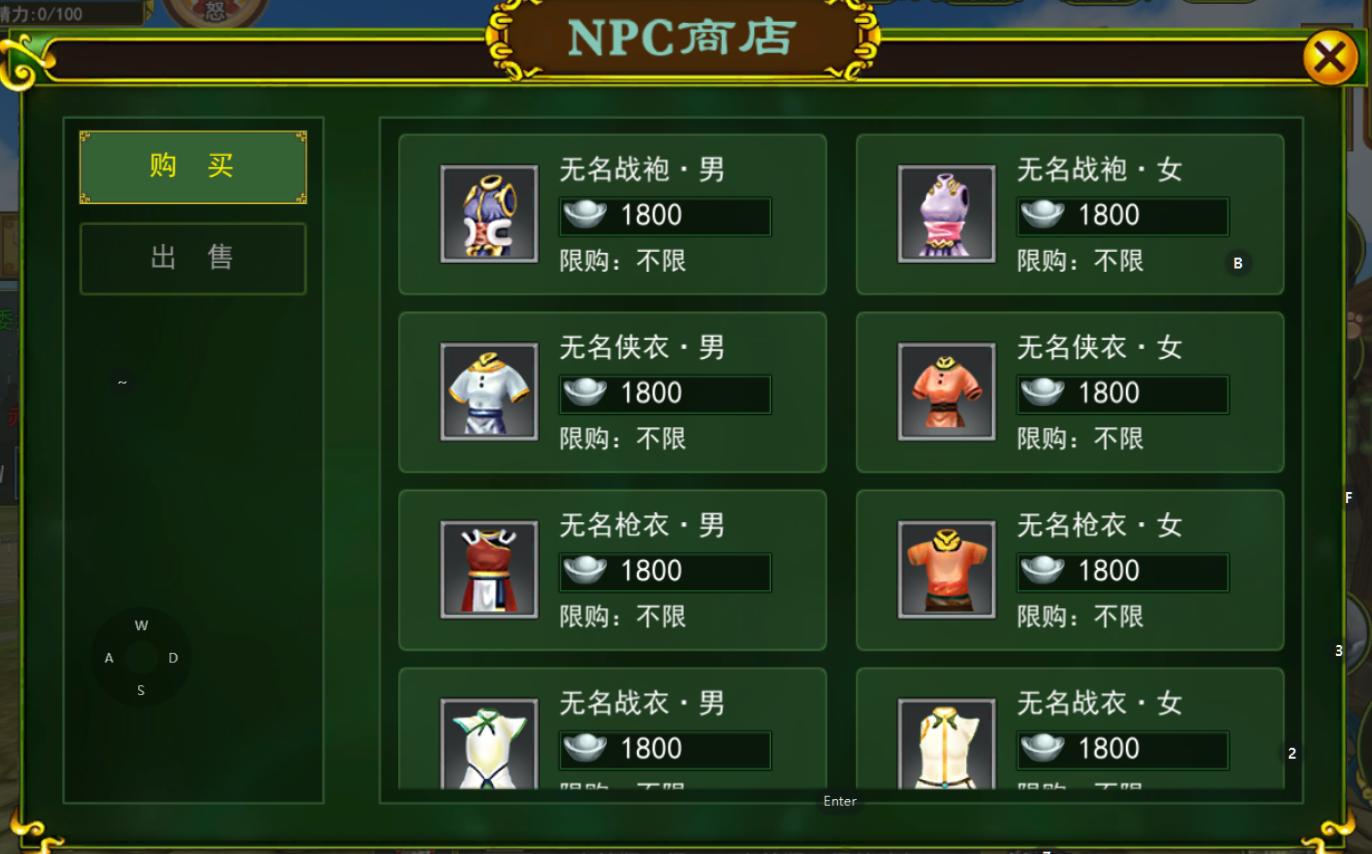Click the Enter key indicator at bottom
This screenshot has height=854, width=1372.
[x=840, y=800]
